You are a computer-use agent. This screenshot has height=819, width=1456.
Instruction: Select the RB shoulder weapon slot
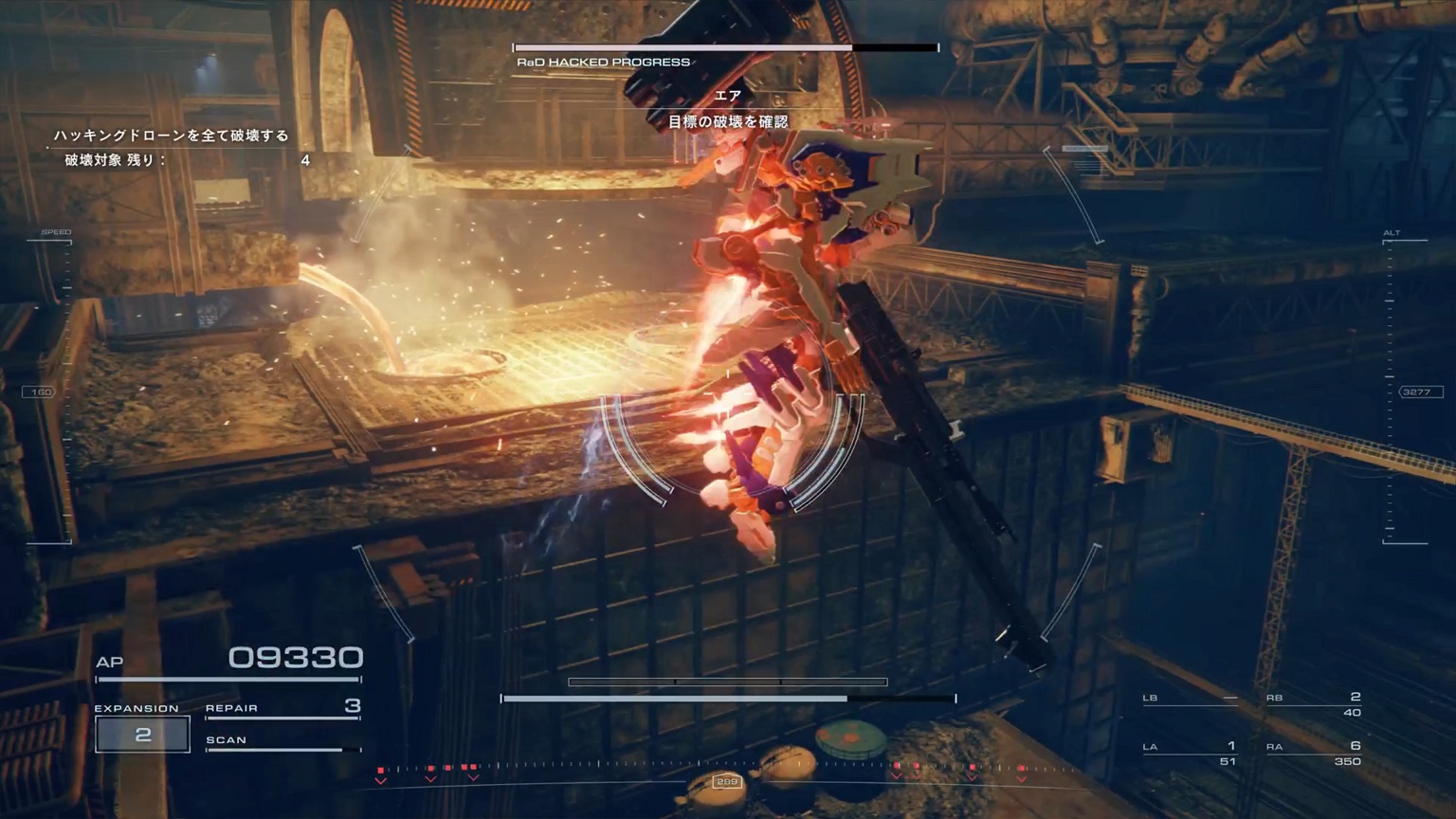pyautogui.click(x=1314, y=704)
